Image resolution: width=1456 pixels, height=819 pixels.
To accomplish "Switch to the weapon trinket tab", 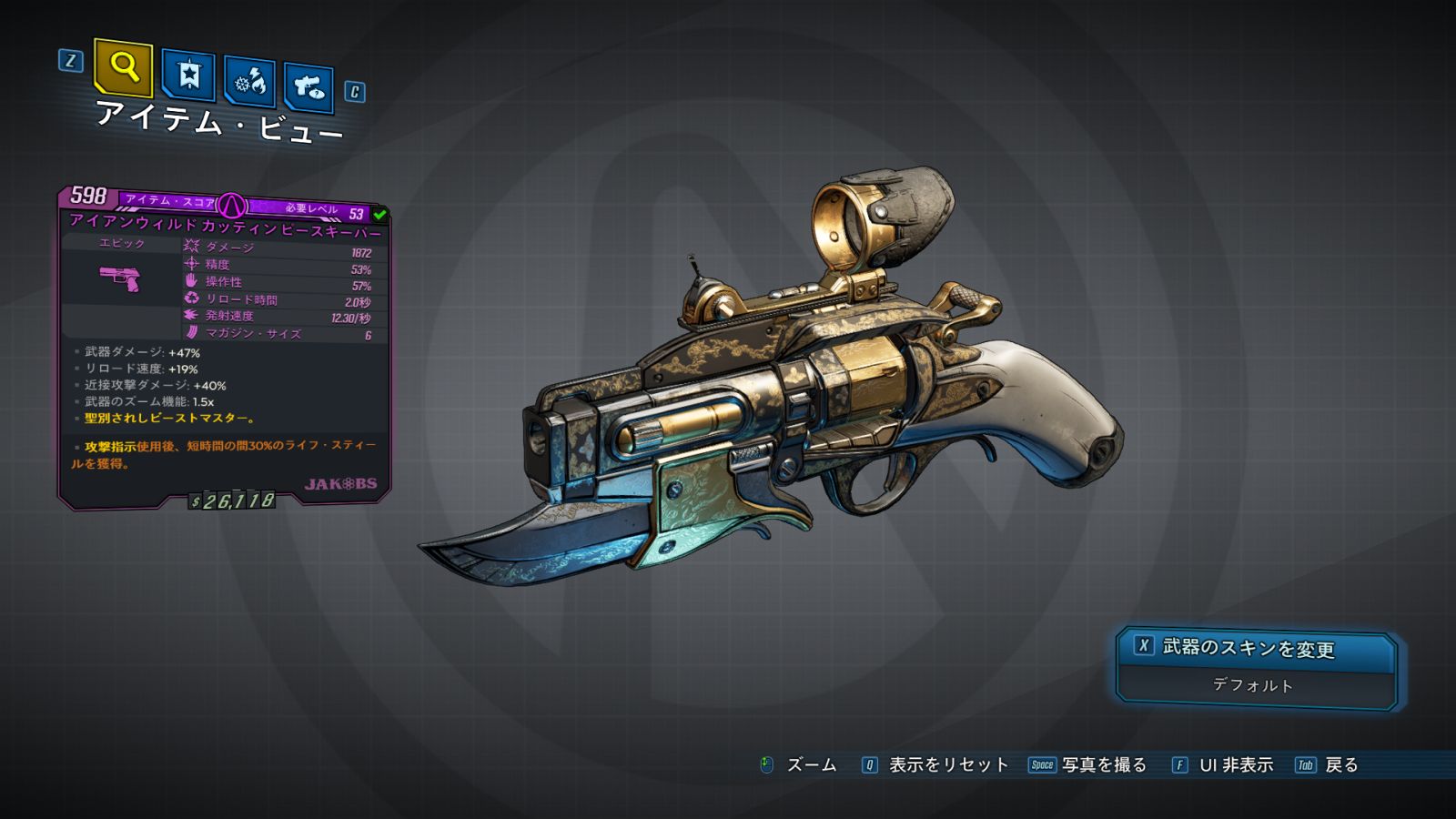I will pyautogui.click(x=308, y=87).
